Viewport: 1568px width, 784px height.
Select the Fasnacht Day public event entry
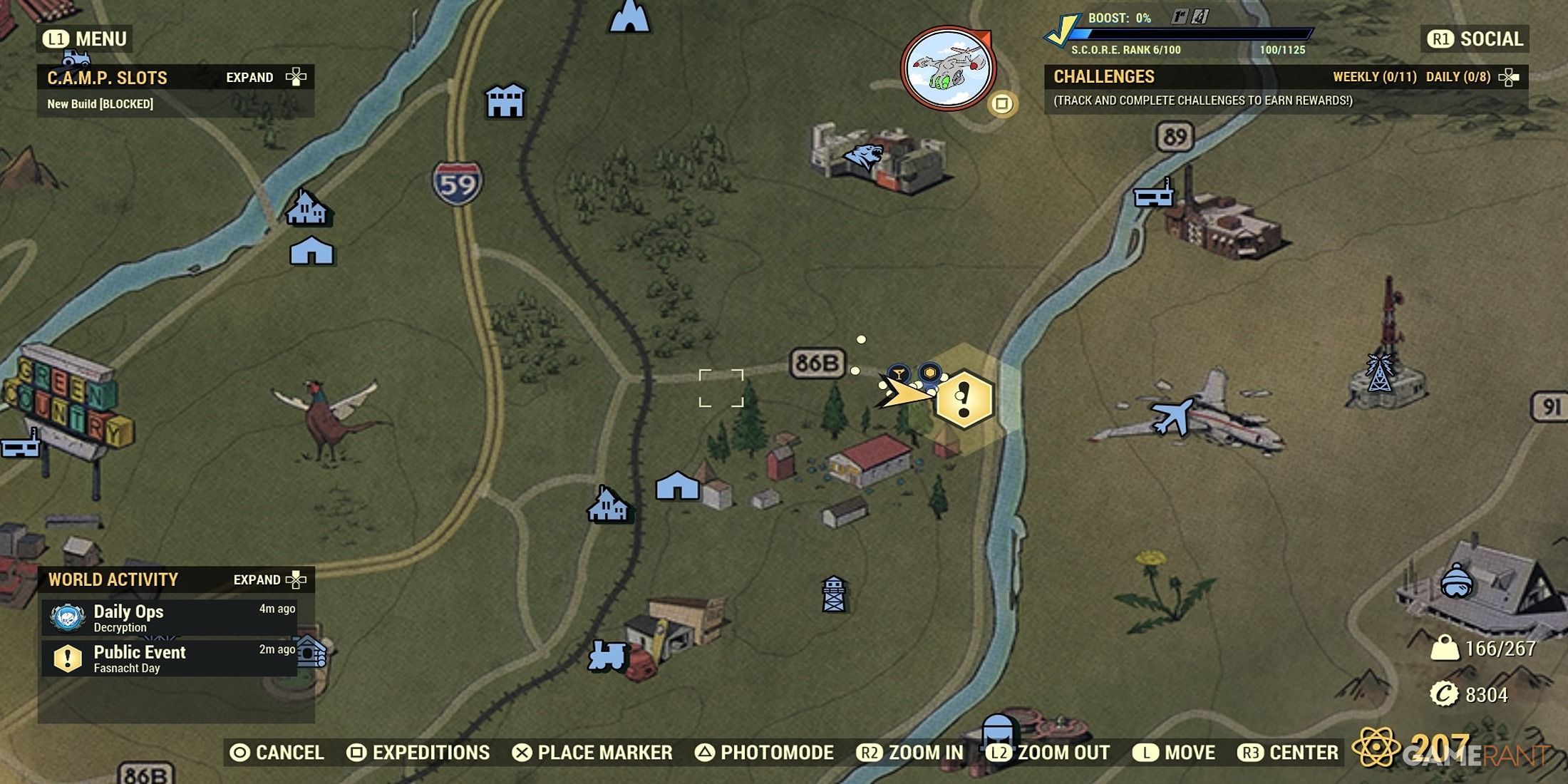171,659
